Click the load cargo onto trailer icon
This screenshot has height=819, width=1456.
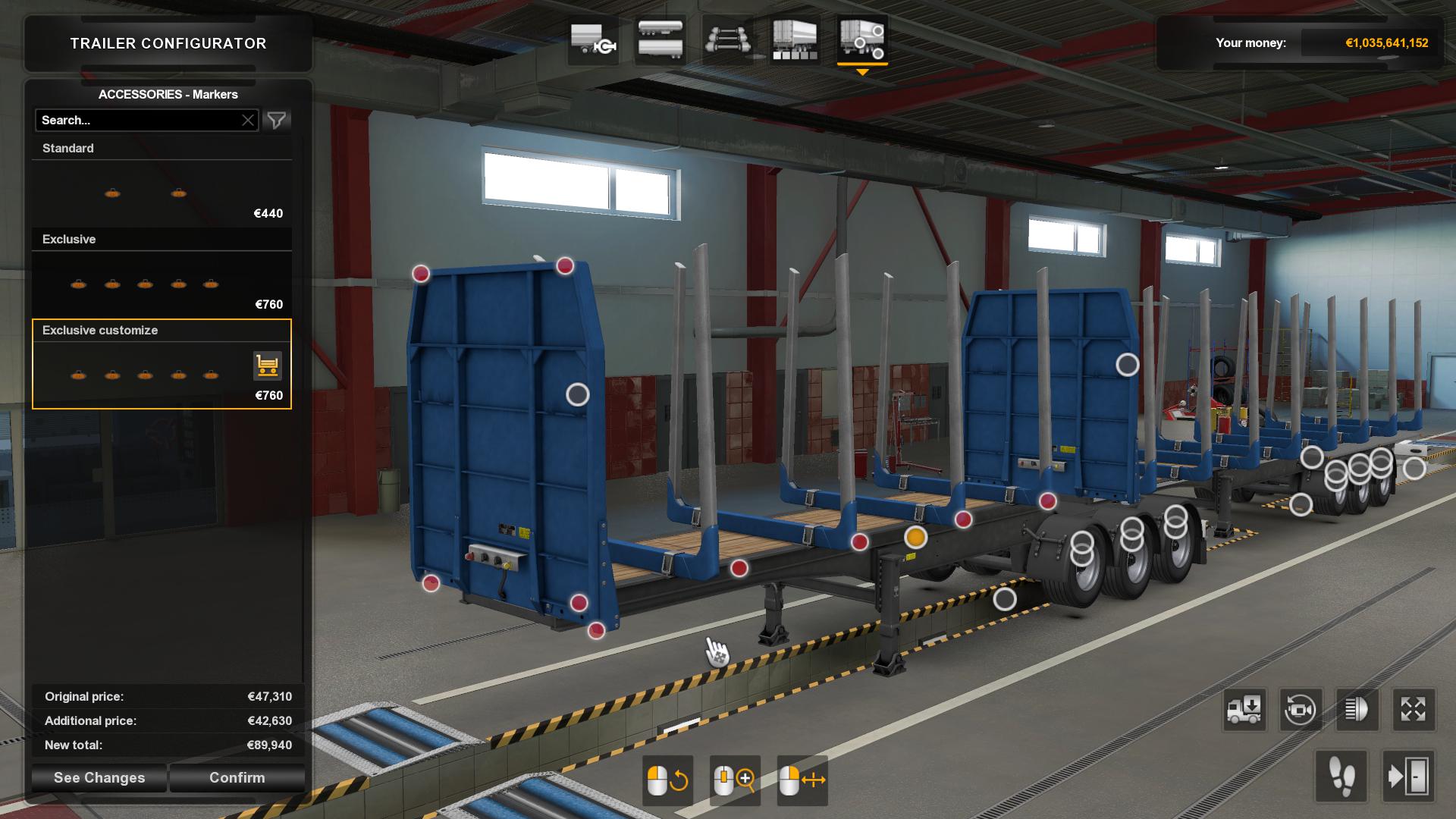click(1244, 711)
